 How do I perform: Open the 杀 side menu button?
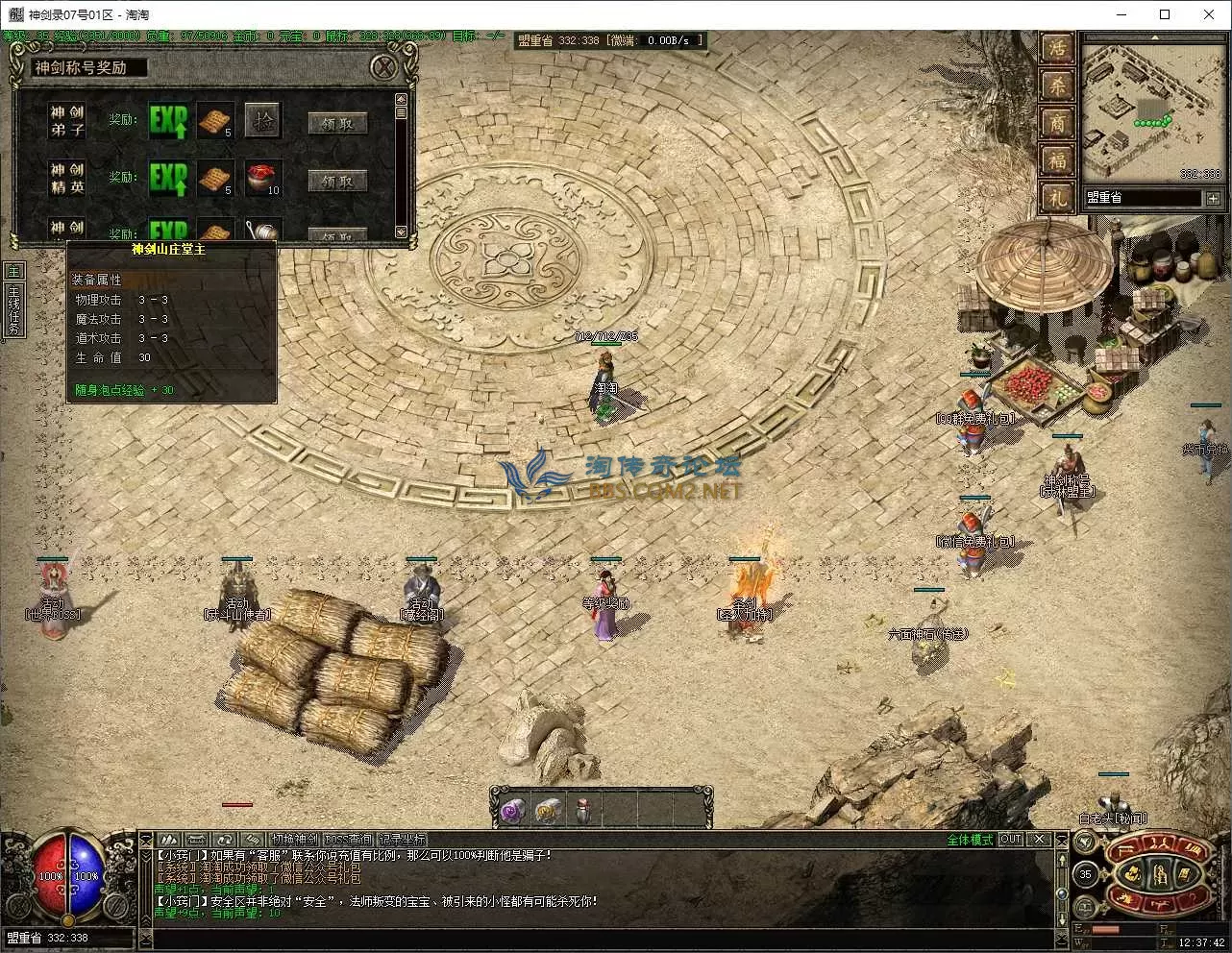tap(1057, 86)
